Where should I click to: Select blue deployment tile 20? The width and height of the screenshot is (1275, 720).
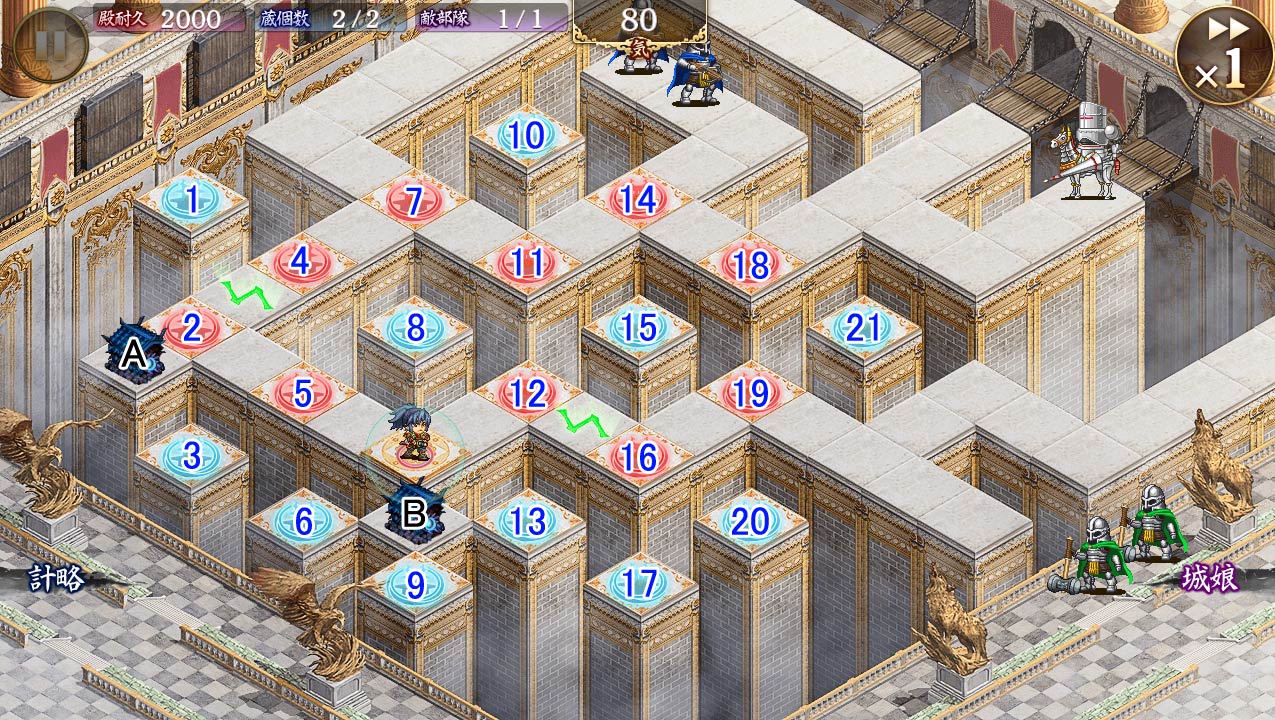click(750, 521)
